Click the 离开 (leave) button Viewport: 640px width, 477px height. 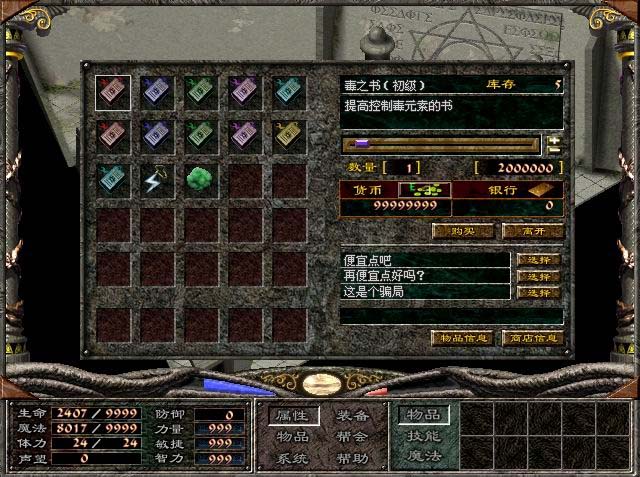click(532, 231)
